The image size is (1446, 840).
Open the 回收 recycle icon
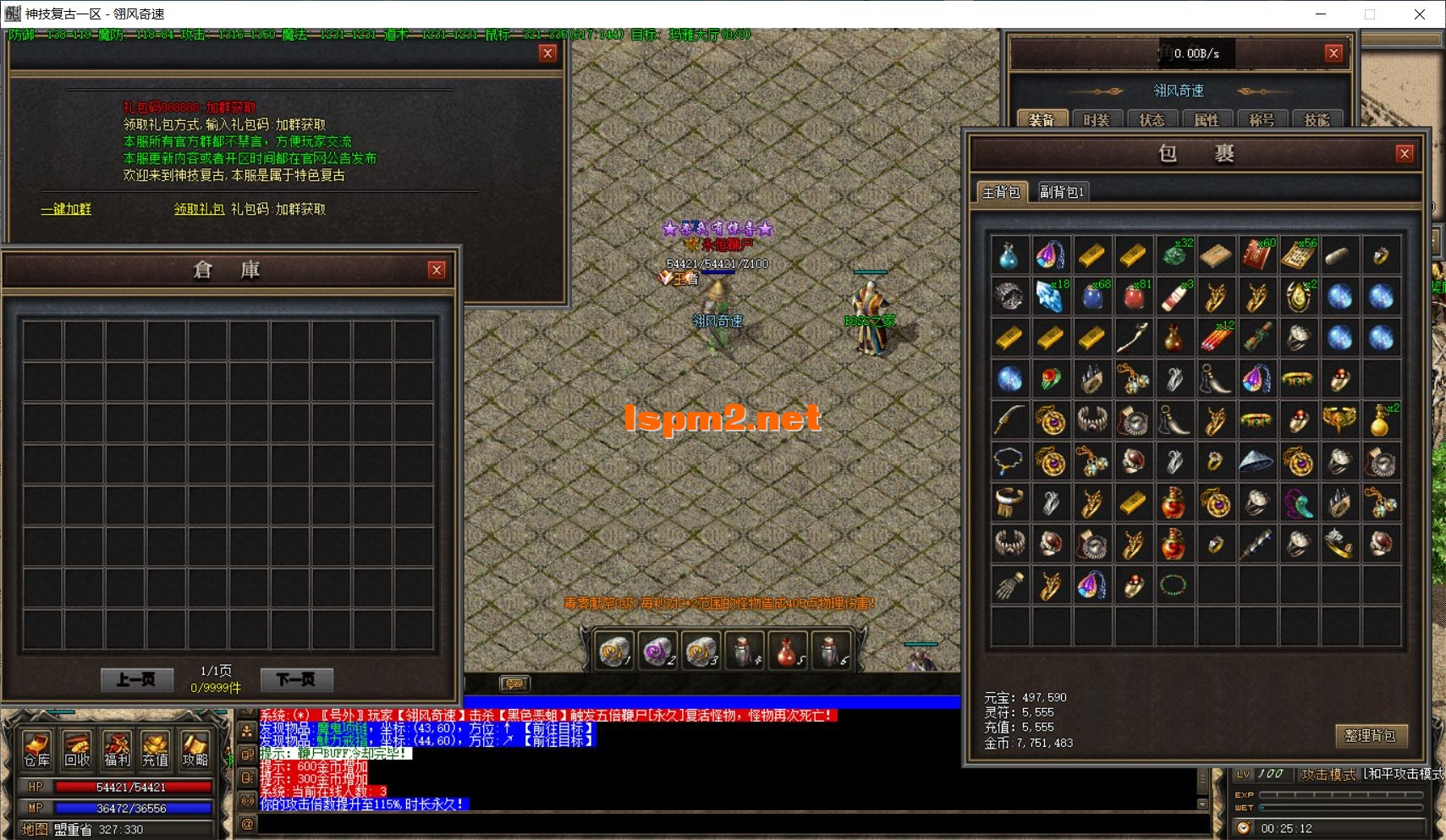click(77, 749)
